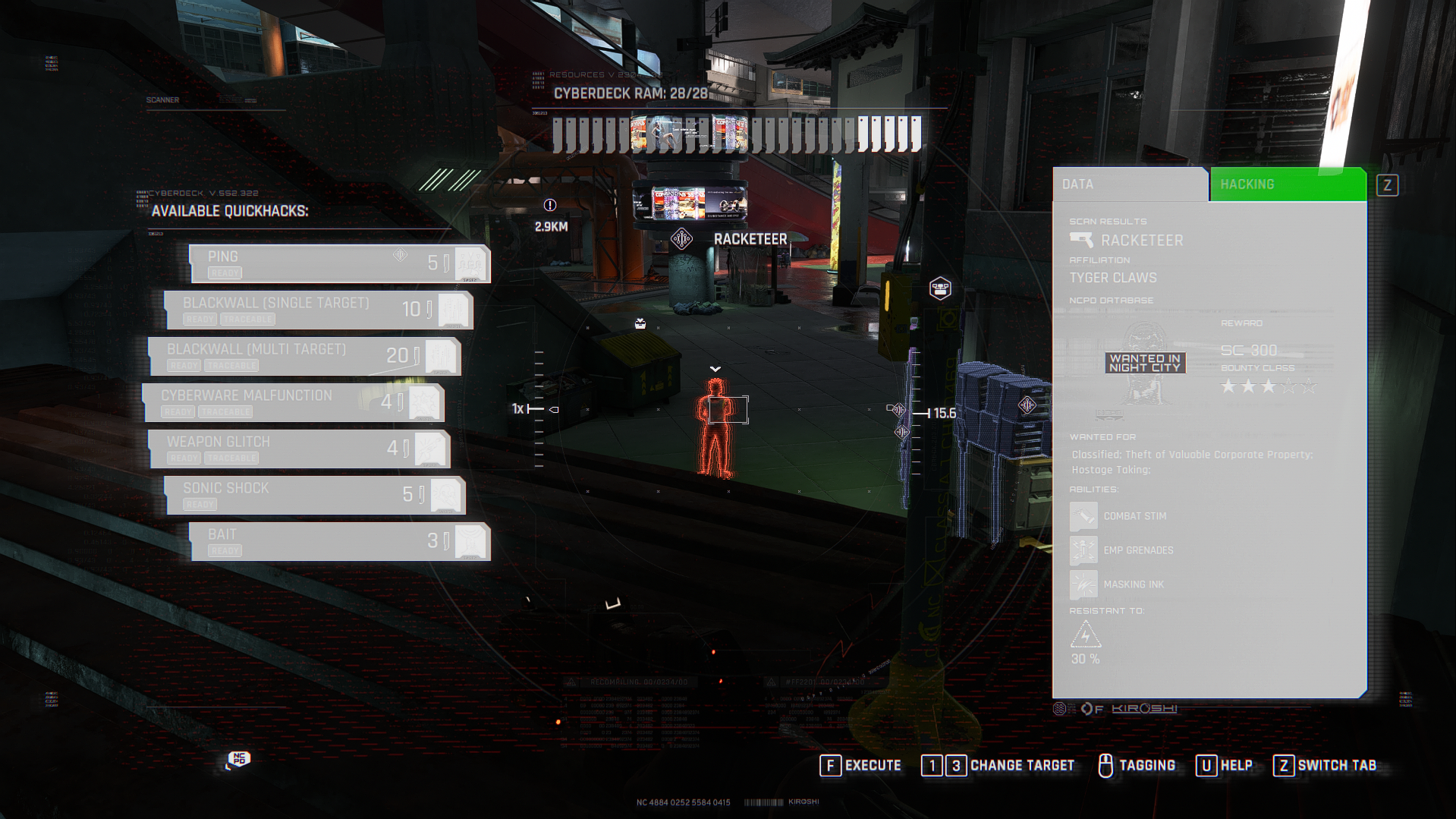
Task: Select the Ping quickhack
Action: 339,263
